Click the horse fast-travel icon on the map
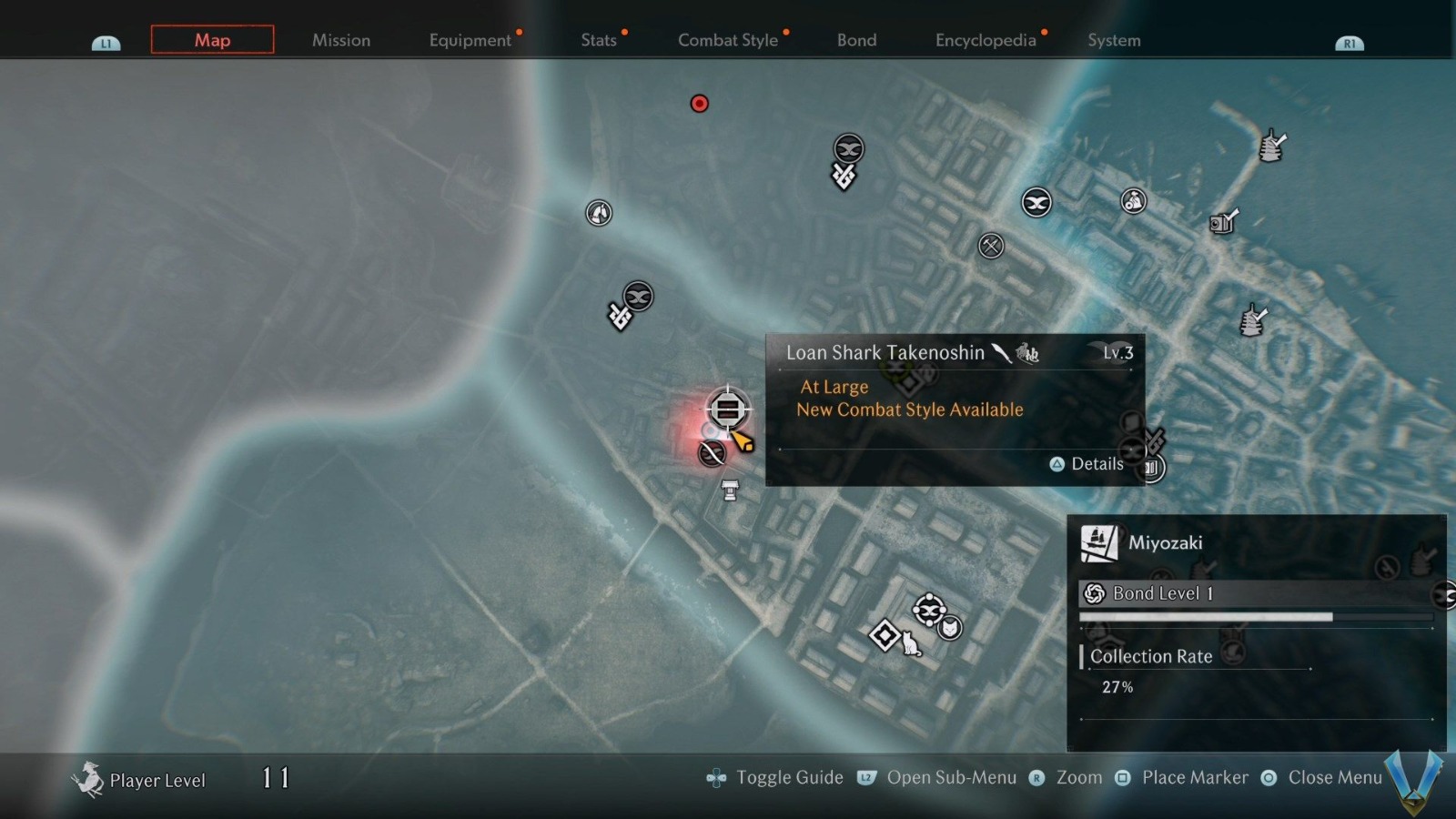Image resolution: width=1456 pixels, height=819 pixels. tap(599, 213)
